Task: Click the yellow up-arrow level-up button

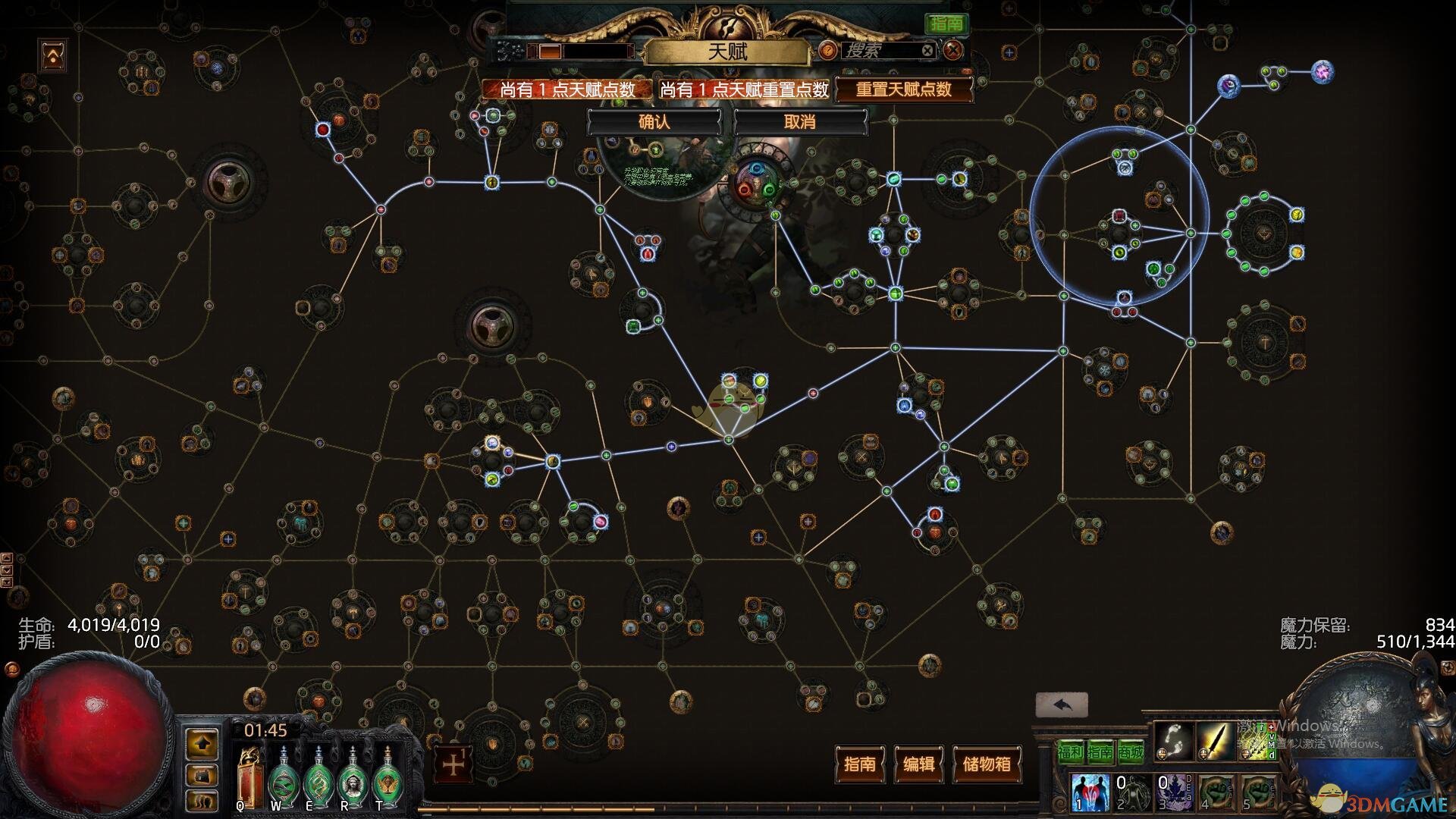Action: (x=202, y=745)
